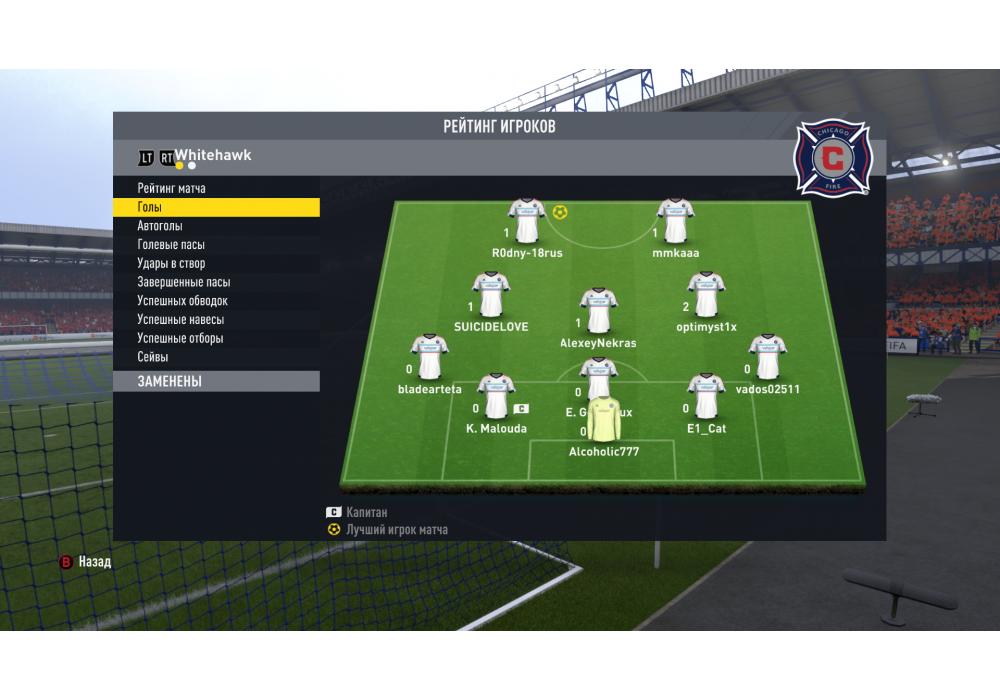
Task: Select midfielder SUICIDELOVE
Action: pos(491,296)
